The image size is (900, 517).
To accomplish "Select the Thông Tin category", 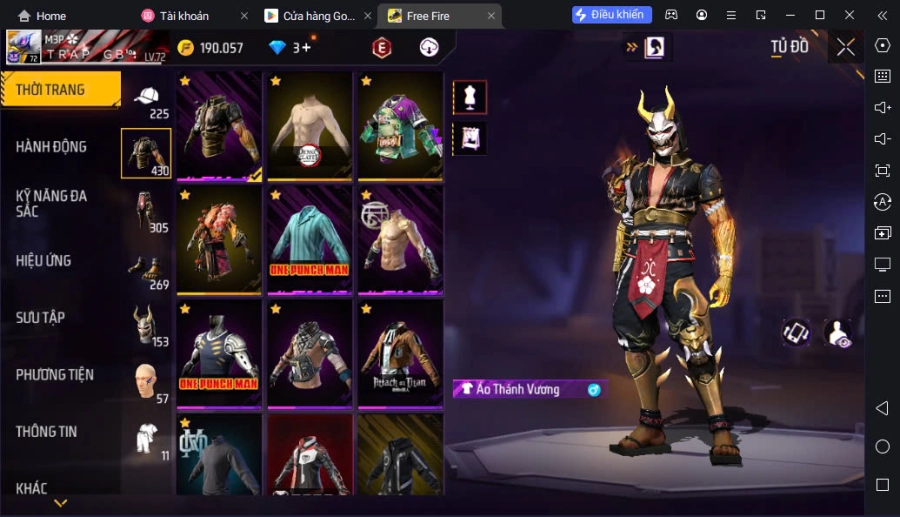I will [x=47, y=431].
